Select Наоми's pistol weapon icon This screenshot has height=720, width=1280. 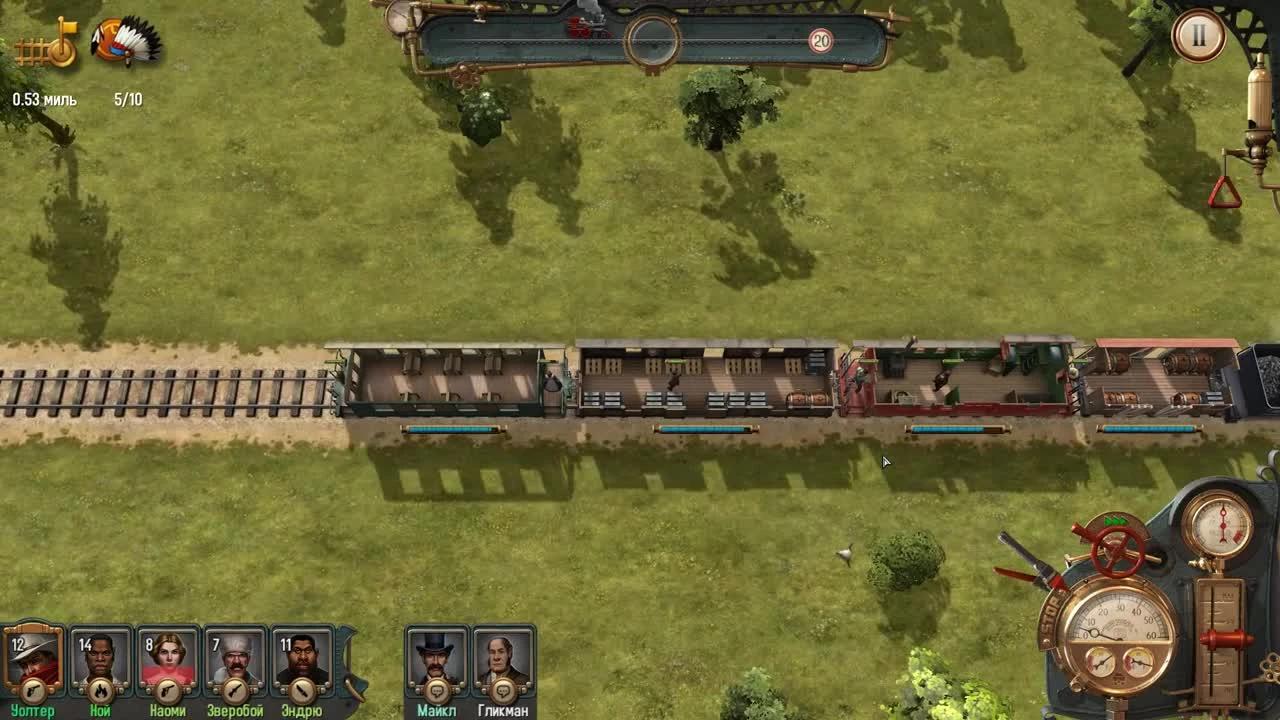point(168,690)
